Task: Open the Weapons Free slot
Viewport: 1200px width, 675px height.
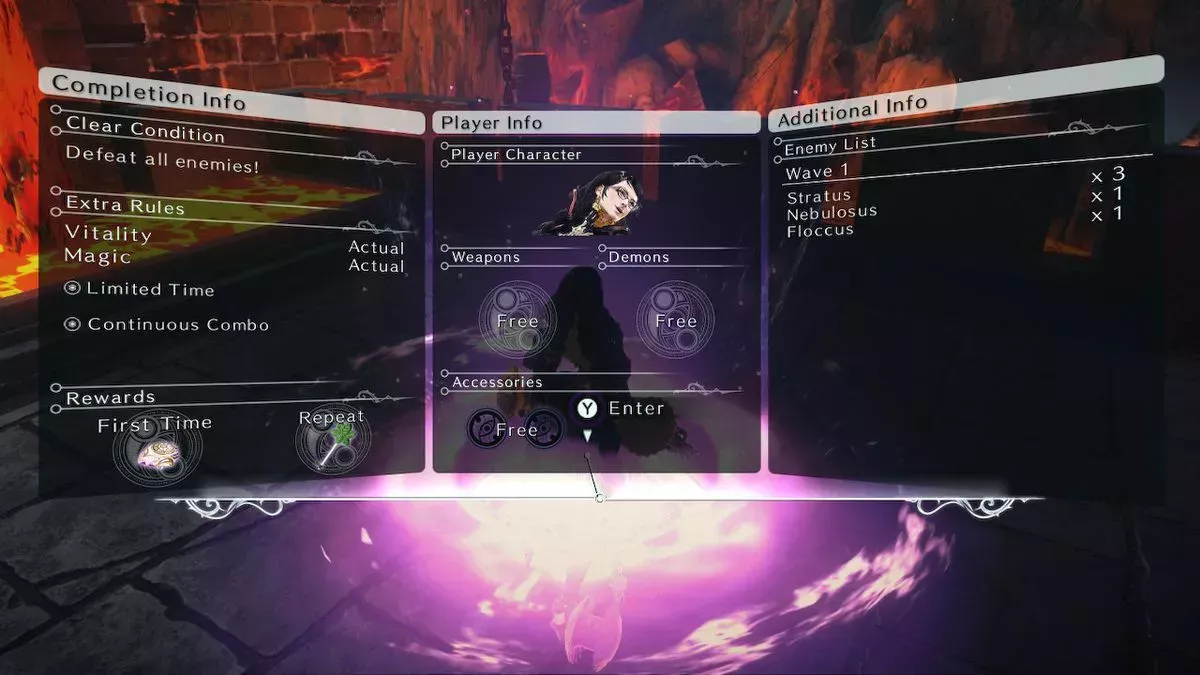Action: pos(516,320)
